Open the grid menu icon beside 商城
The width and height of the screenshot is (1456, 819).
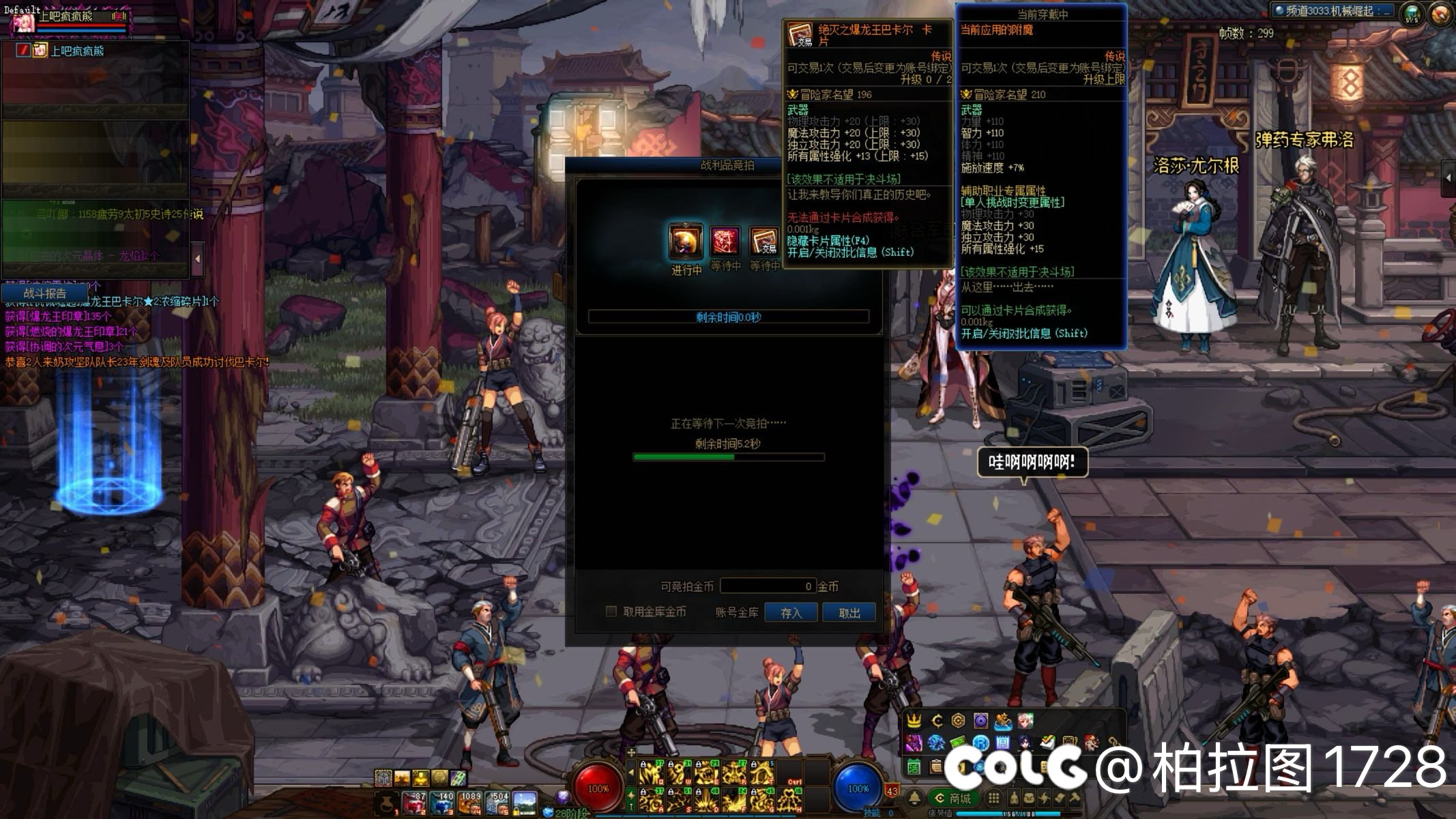[x=994, y=798]
